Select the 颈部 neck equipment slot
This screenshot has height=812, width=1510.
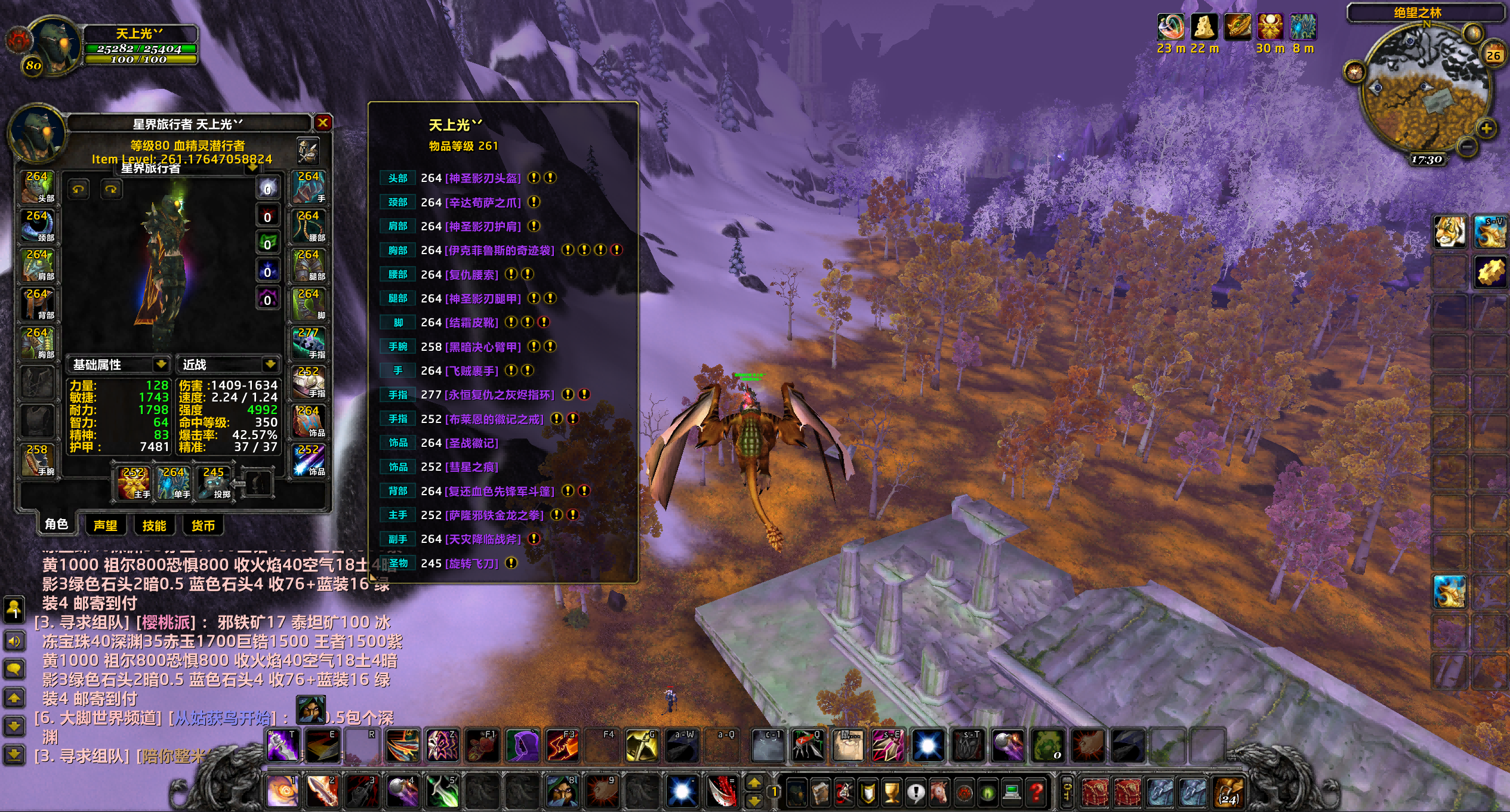(38, 226)
